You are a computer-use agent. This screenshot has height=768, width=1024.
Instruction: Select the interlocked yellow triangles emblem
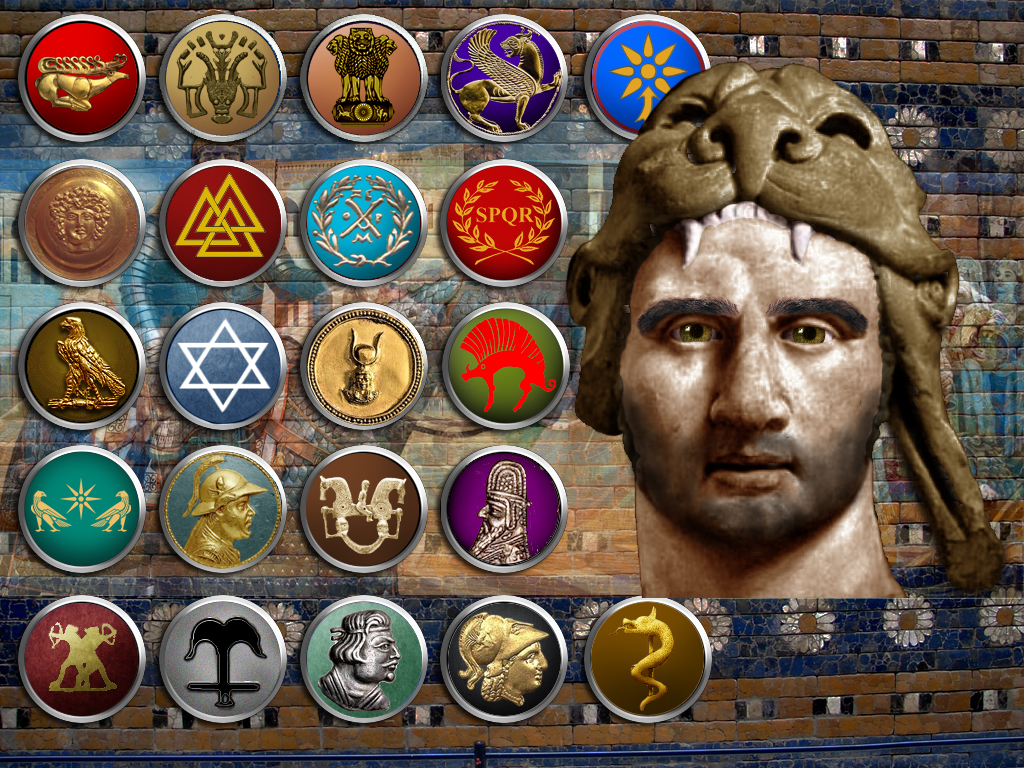pyautogui.click(x=223, y=223)
